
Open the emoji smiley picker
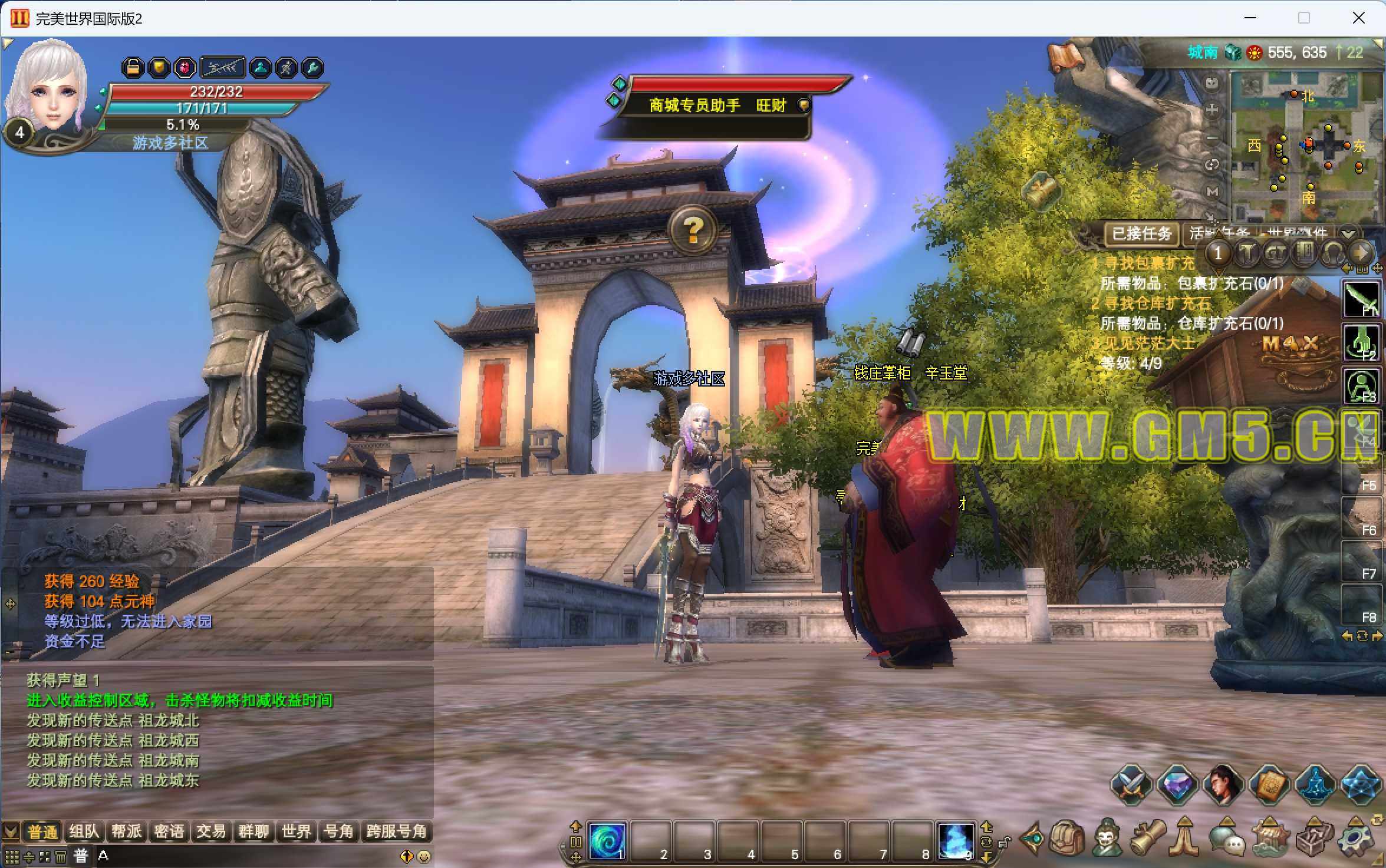point(423,856)
